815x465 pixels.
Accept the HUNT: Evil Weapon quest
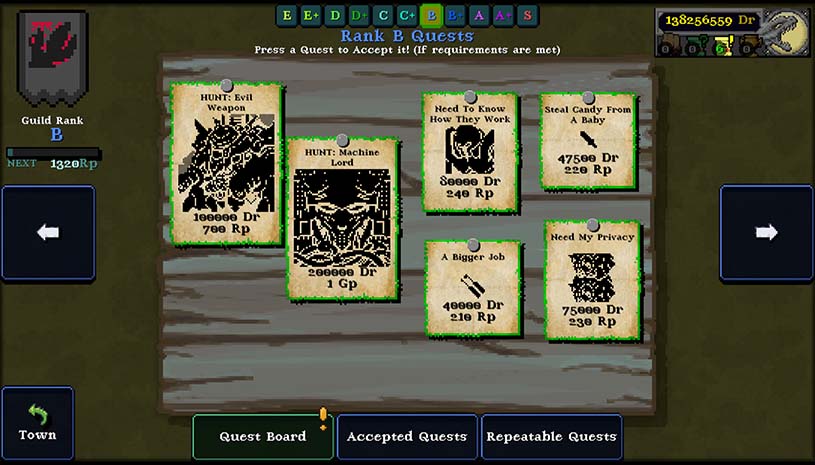pos(226,164)
